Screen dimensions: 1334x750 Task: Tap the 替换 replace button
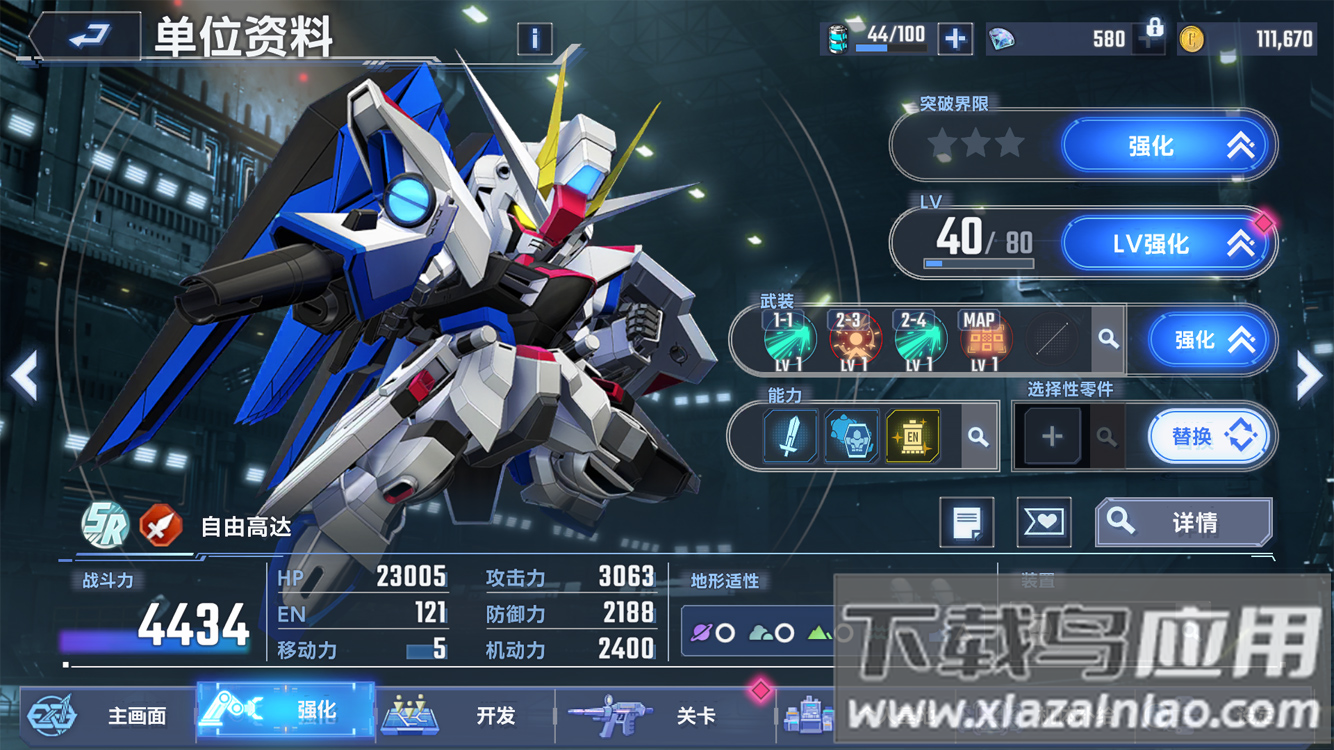[1209, 436]
